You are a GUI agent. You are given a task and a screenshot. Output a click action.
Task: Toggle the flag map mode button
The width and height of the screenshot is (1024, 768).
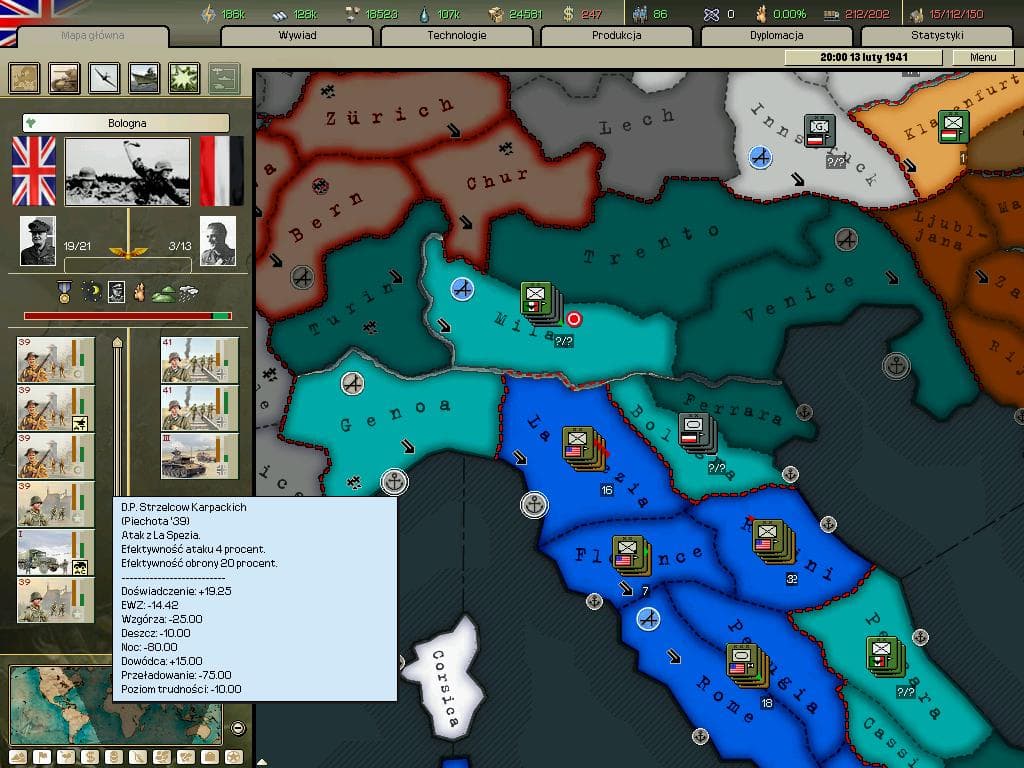pyautogui.click(x=42, y=757)
